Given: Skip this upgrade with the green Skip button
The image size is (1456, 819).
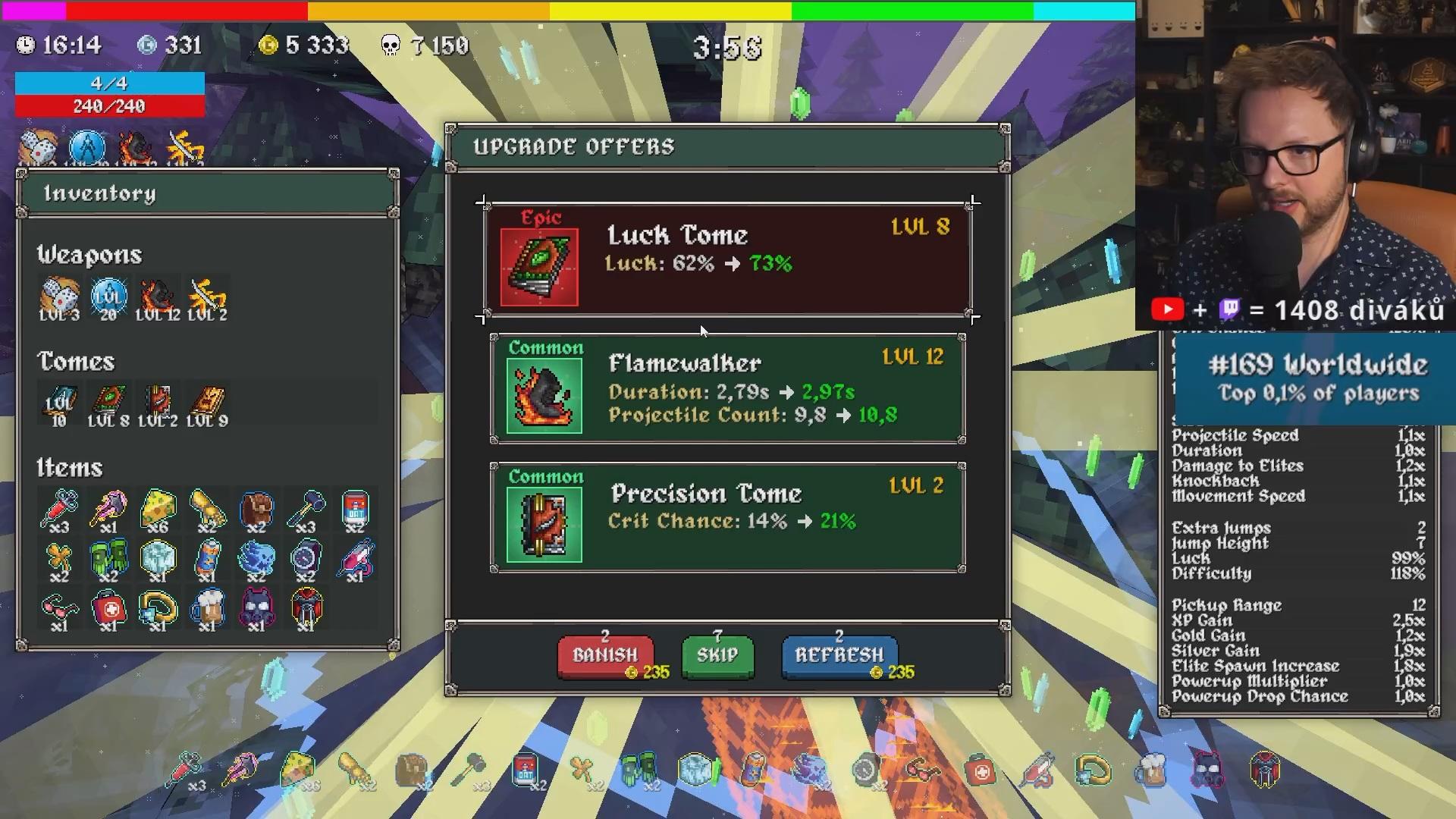Looking at the screenshot, I should (717, 655).
